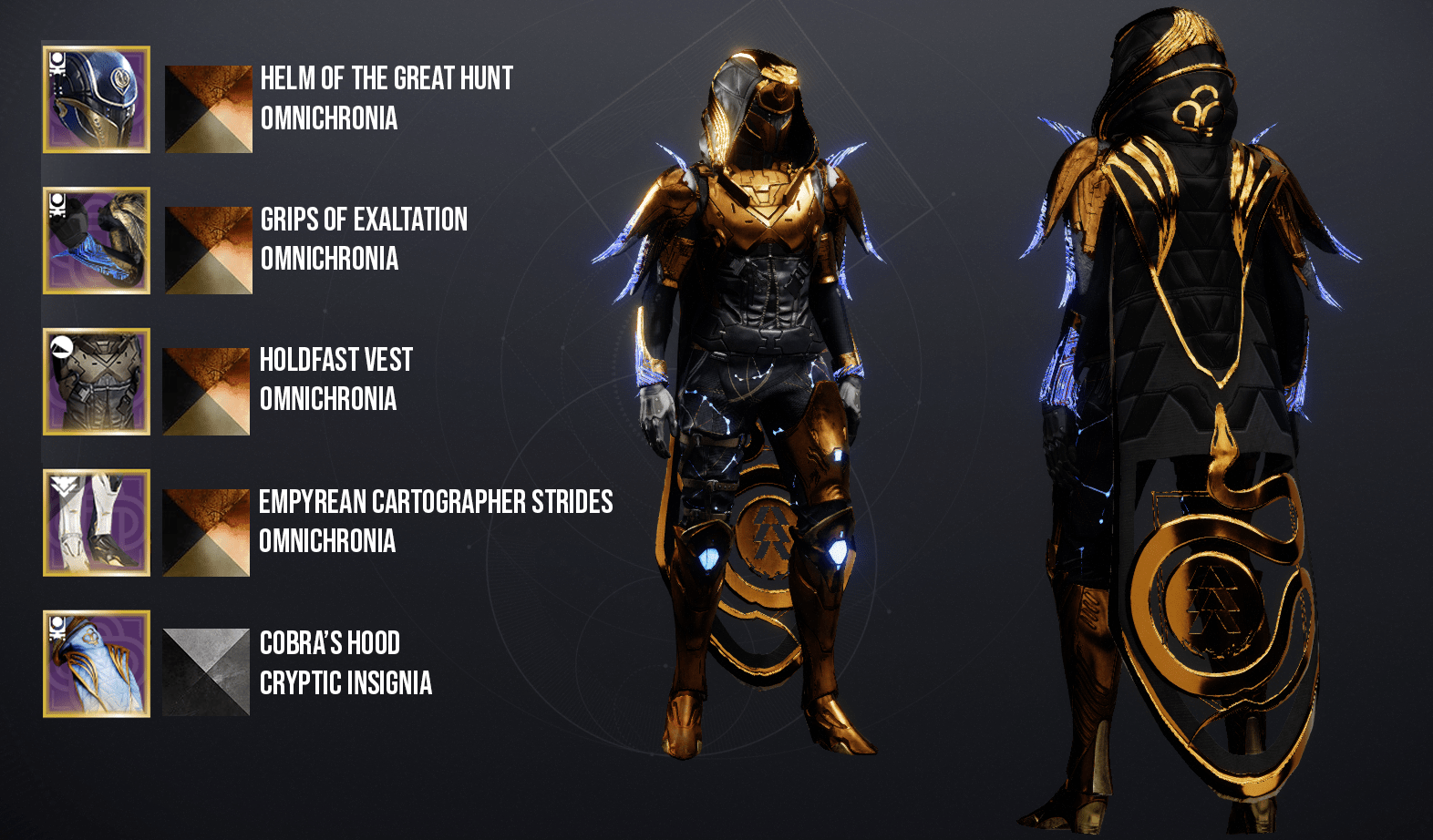Click the element icon on the helmet thumbnail
1433x840 pixels.
pos(57,62)
